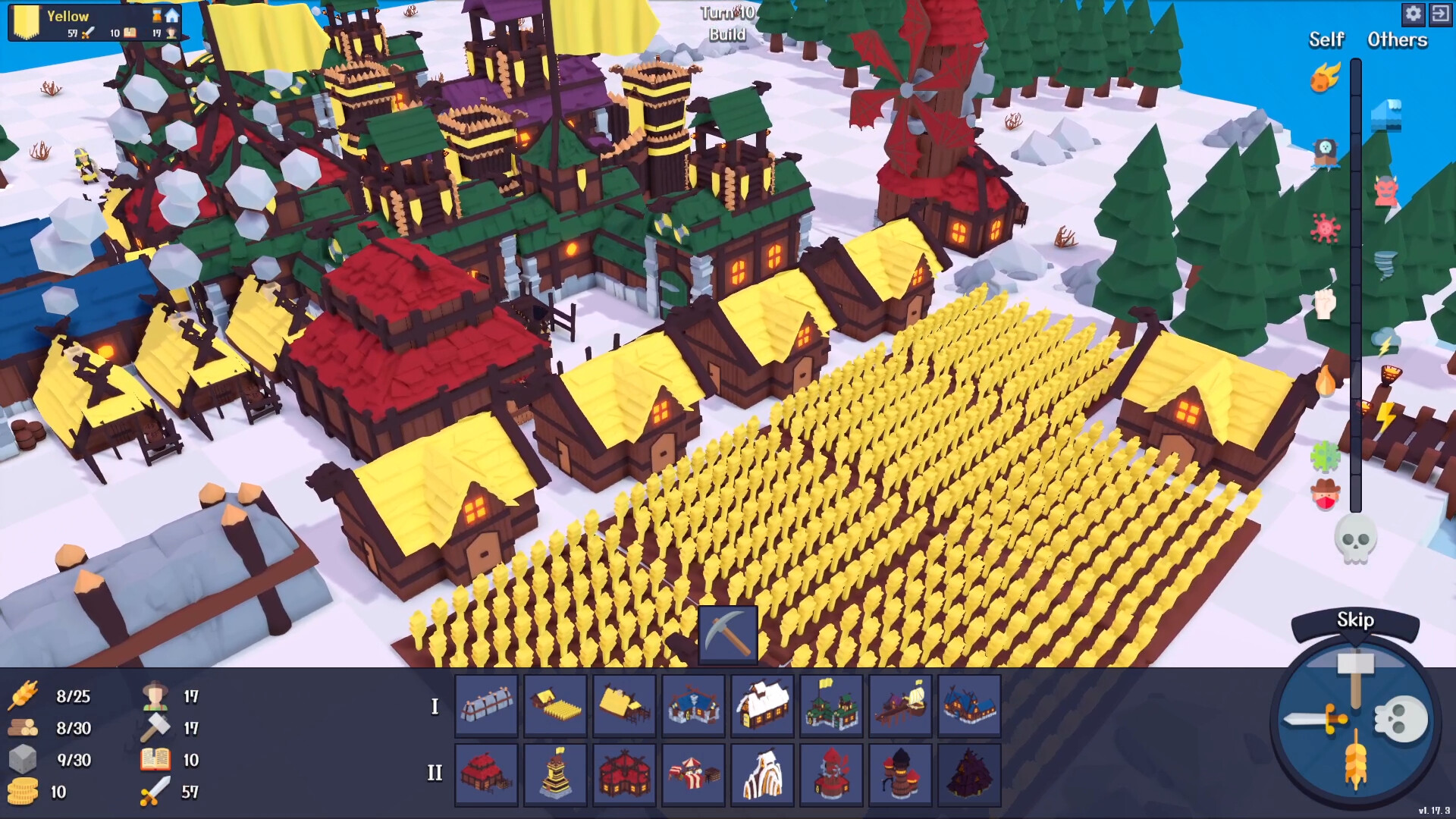This screenshot has width=1456, height=819.
Task: Open the settings gear in the top right
Action: pyautogui.click(x=1414, y=14)
